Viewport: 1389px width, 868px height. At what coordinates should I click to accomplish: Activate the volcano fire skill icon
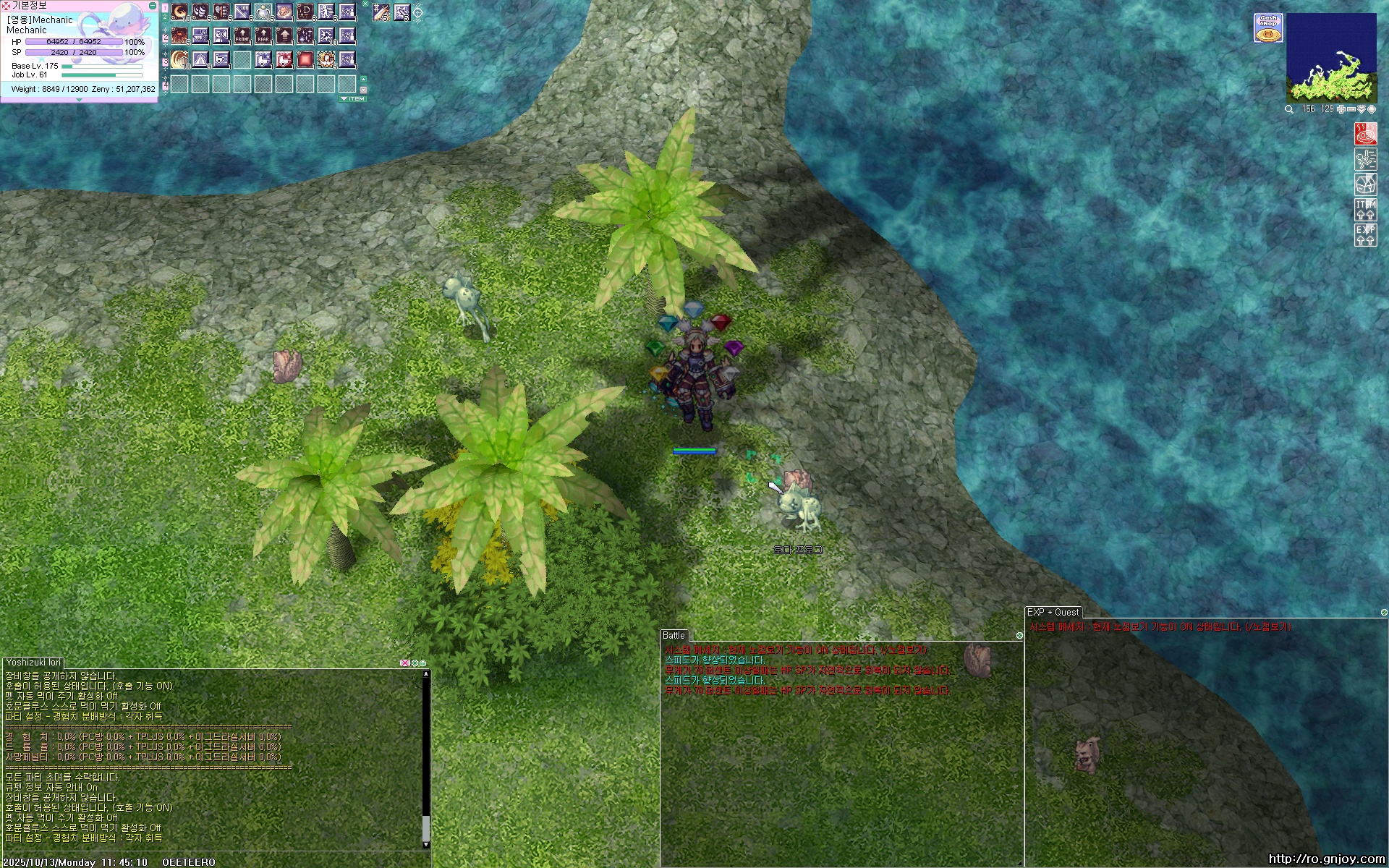click(x=179, y=35)
